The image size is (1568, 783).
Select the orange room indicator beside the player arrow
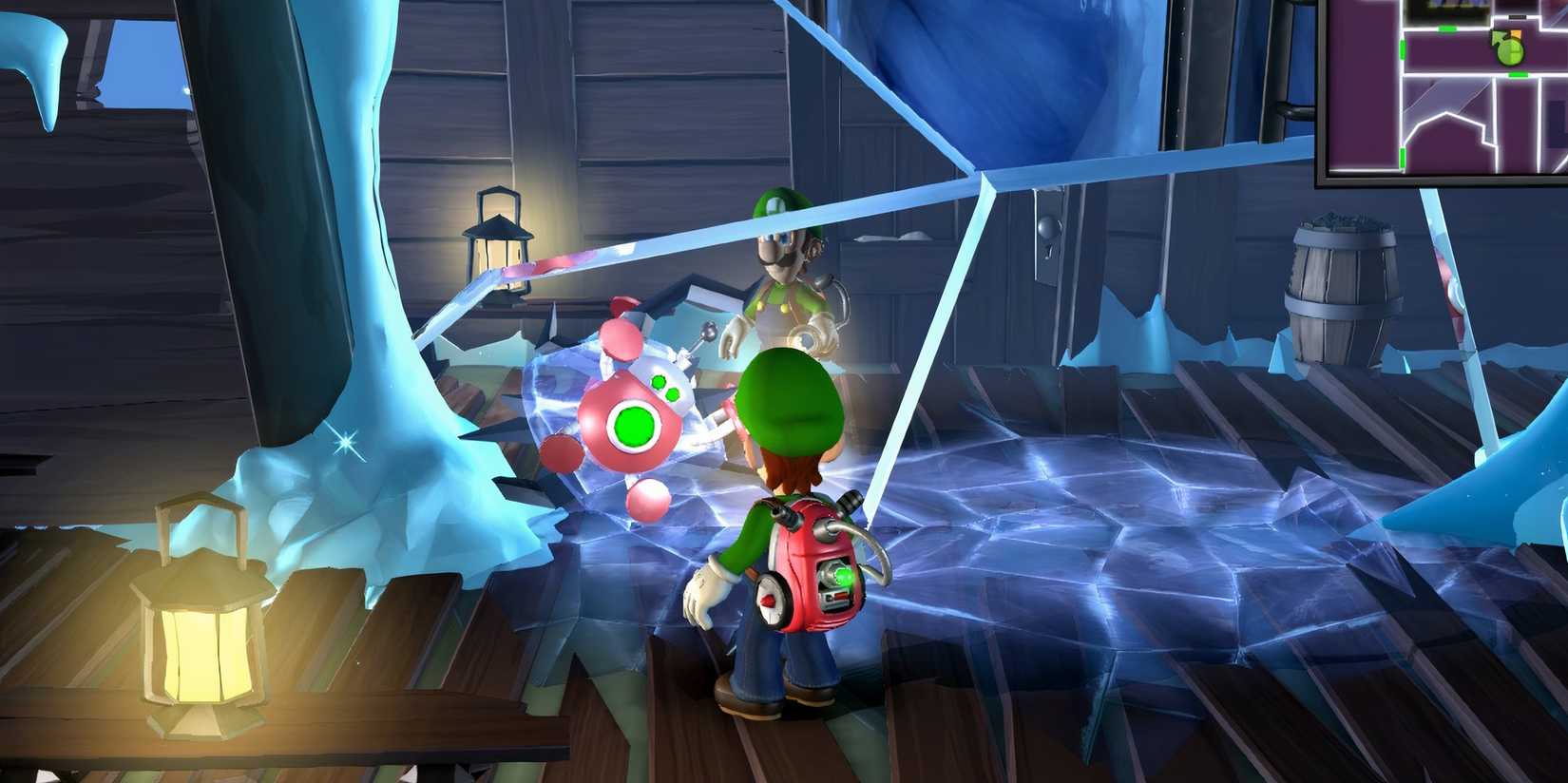[x=1518, y=33]
